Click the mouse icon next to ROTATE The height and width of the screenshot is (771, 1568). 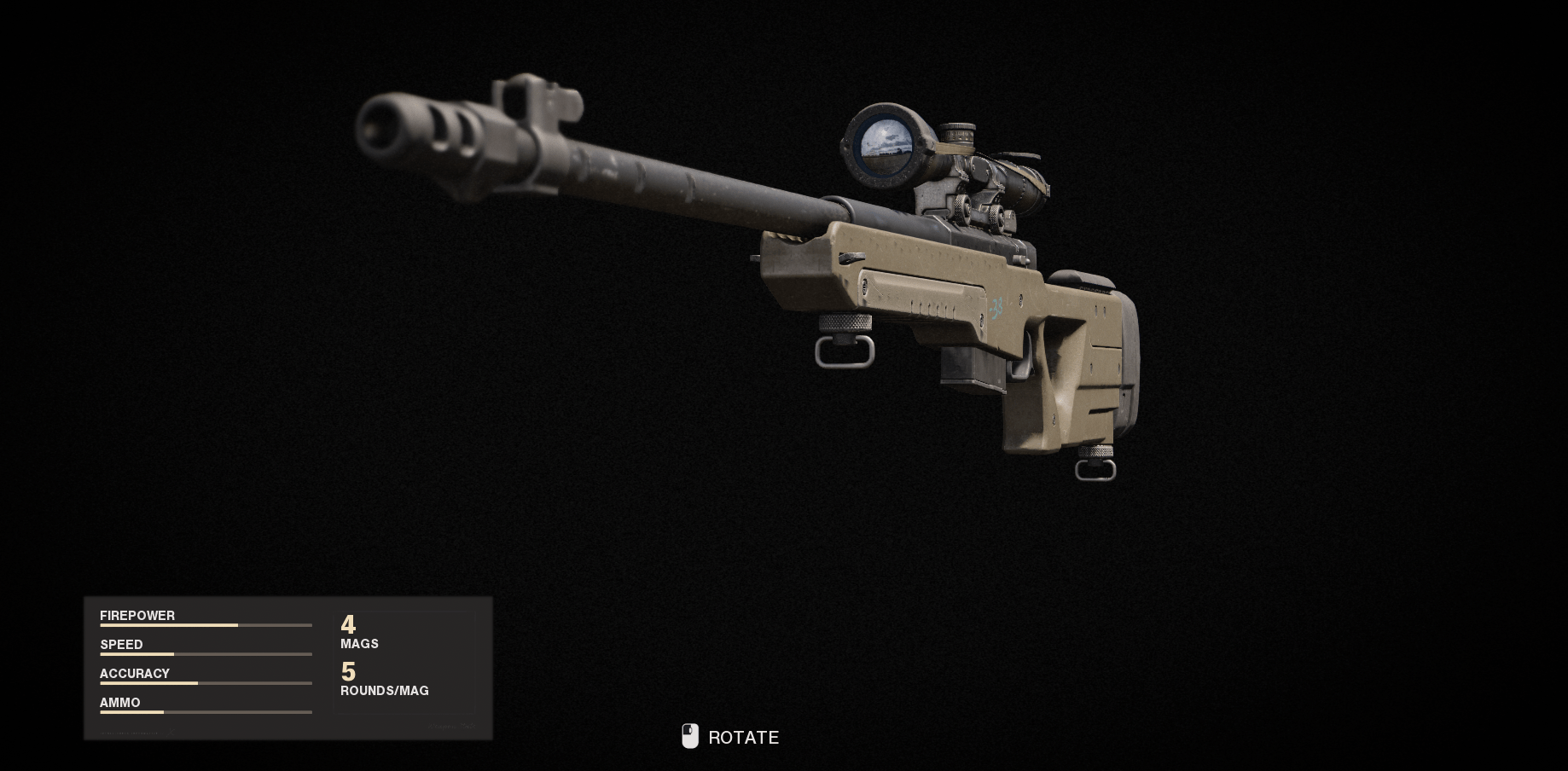(689, 736)
